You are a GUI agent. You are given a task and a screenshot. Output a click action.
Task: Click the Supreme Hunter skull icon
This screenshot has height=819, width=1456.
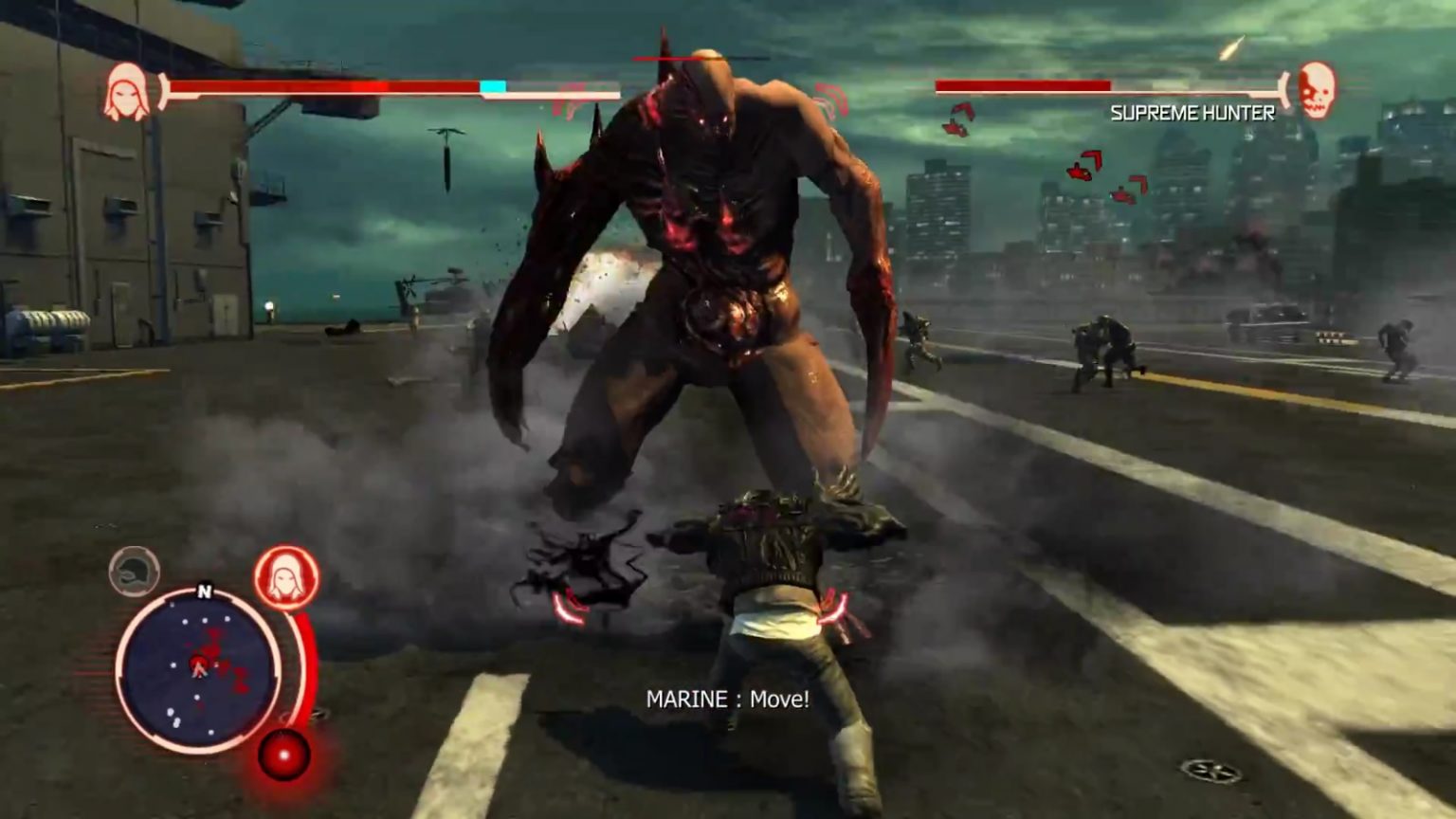[1316, 90]
